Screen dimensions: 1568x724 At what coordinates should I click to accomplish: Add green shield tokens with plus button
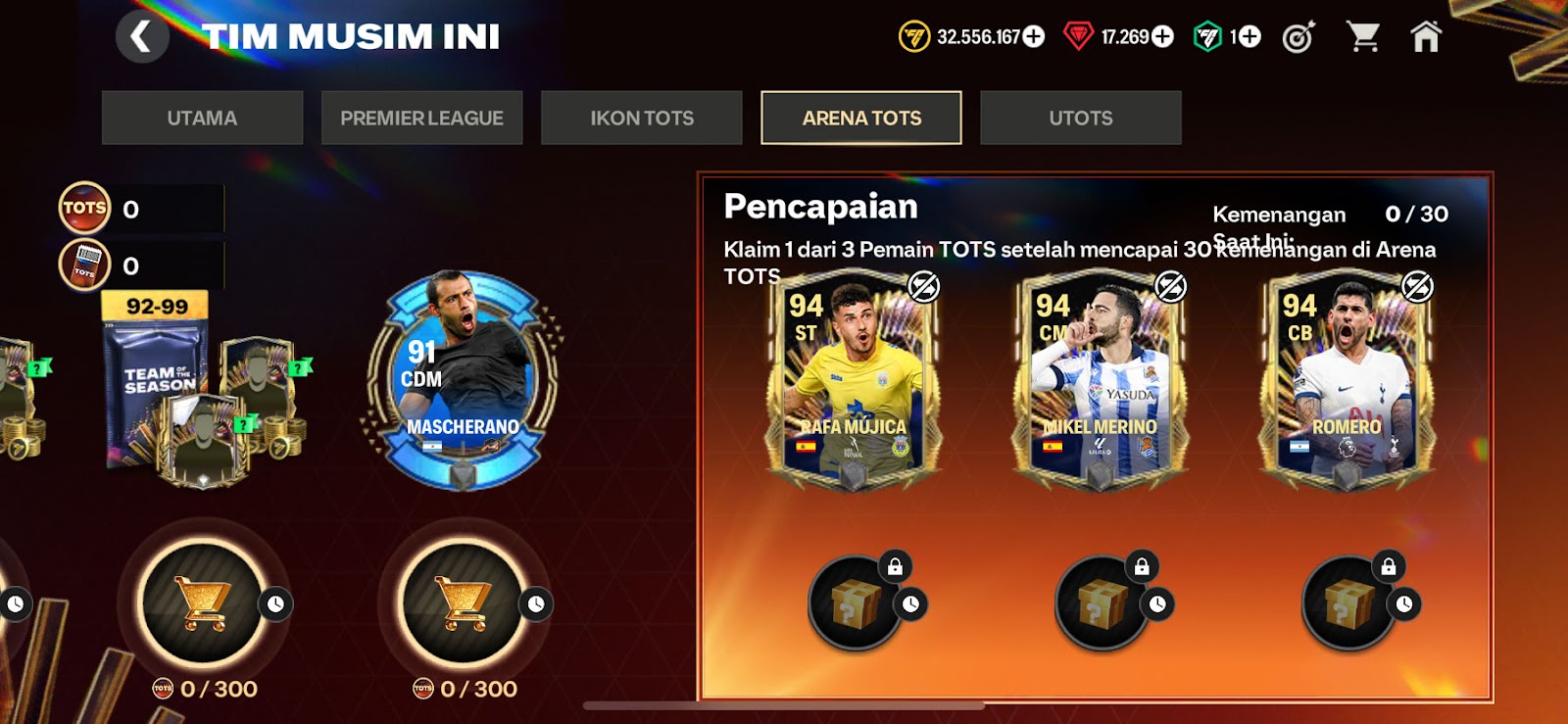[1249, 37]
